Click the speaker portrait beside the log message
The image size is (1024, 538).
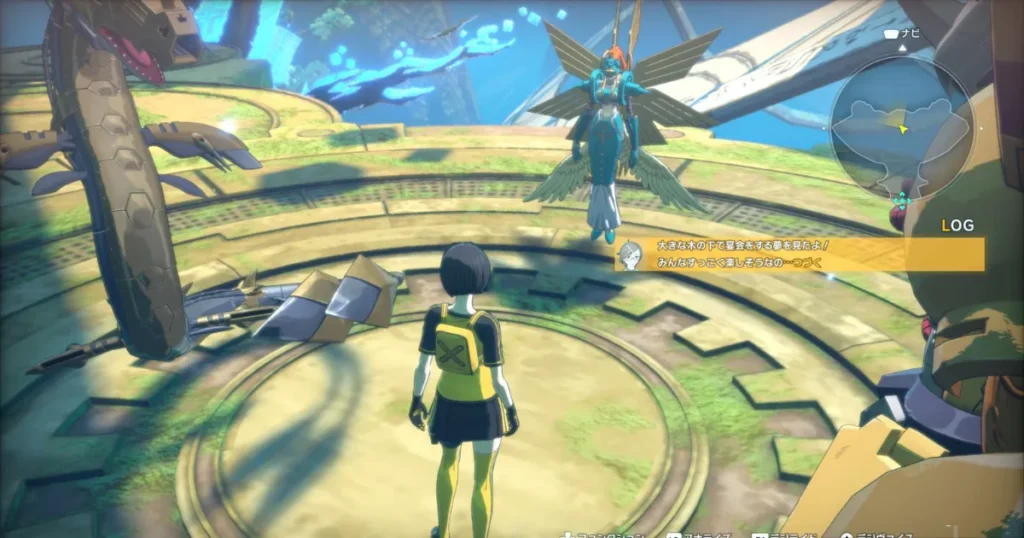pos(630,253)
